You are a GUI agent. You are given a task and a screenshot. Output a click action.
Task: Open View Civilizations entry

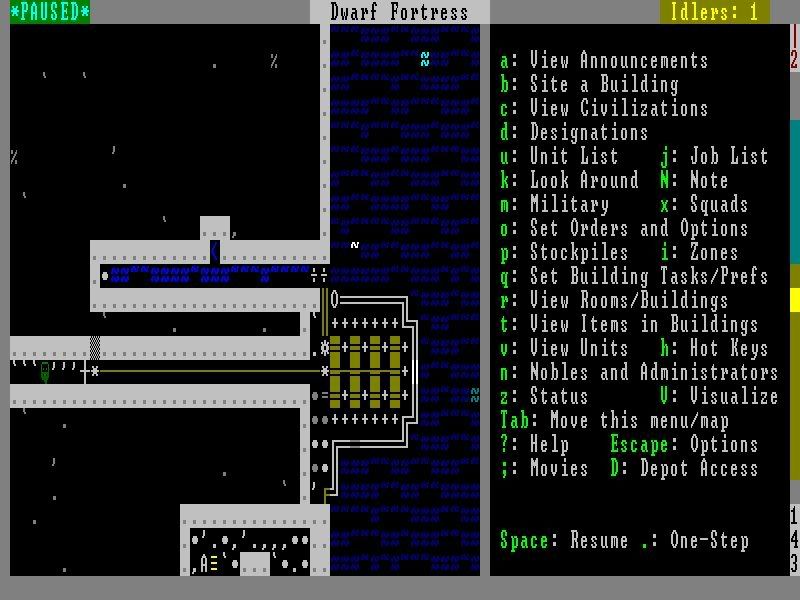[604, 109]
